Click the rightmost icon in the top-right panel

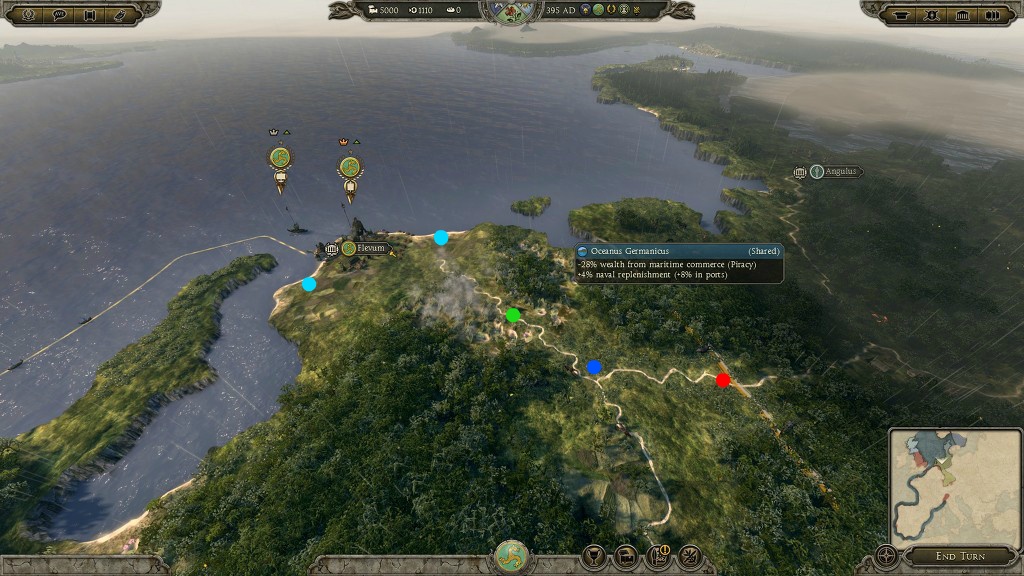point(994,14)
